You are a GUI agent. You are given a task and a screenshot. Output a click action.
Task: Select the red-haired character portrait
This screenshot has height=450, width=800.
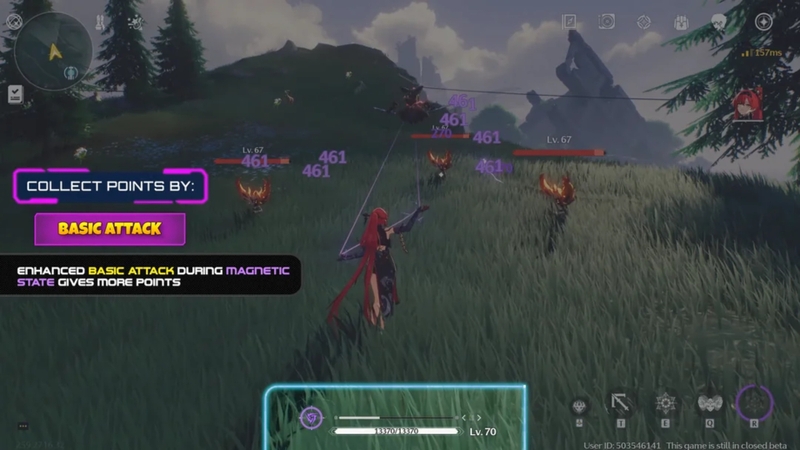[x=744, y=105]
